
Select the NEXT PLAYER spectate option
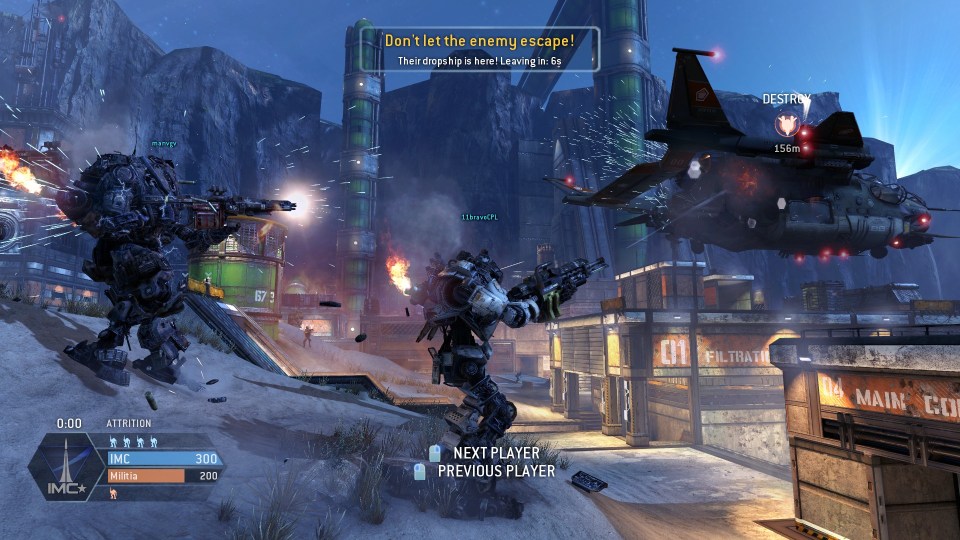coord(496,453)
